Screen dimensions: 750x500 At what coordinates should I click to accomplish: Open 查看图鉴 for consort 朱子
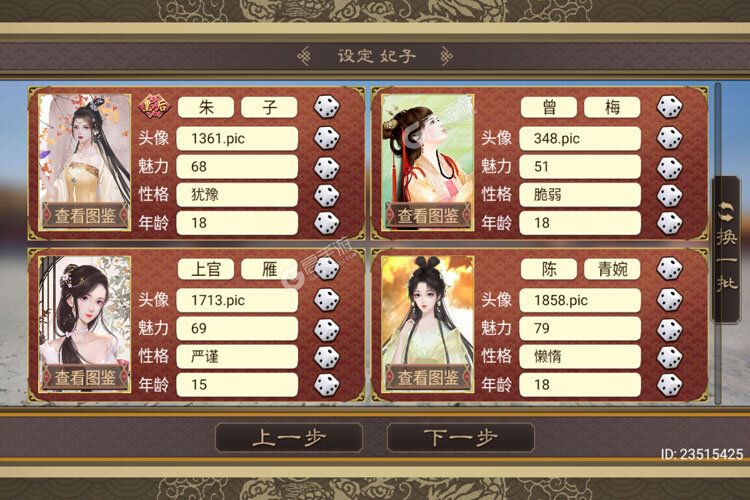tap(85, 214)
